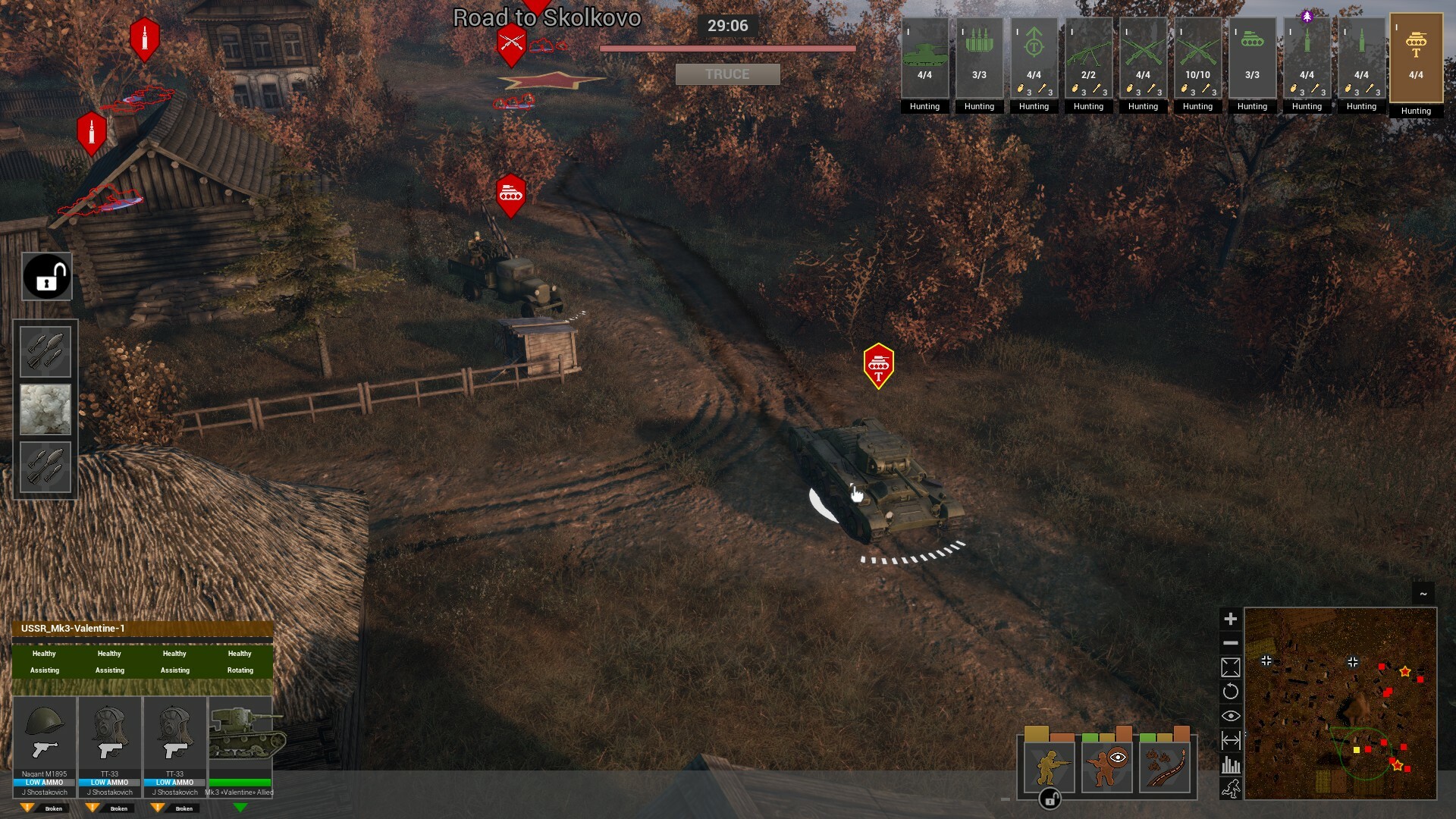Select the cotton wool item in the left slot panel

coord(45,409)
